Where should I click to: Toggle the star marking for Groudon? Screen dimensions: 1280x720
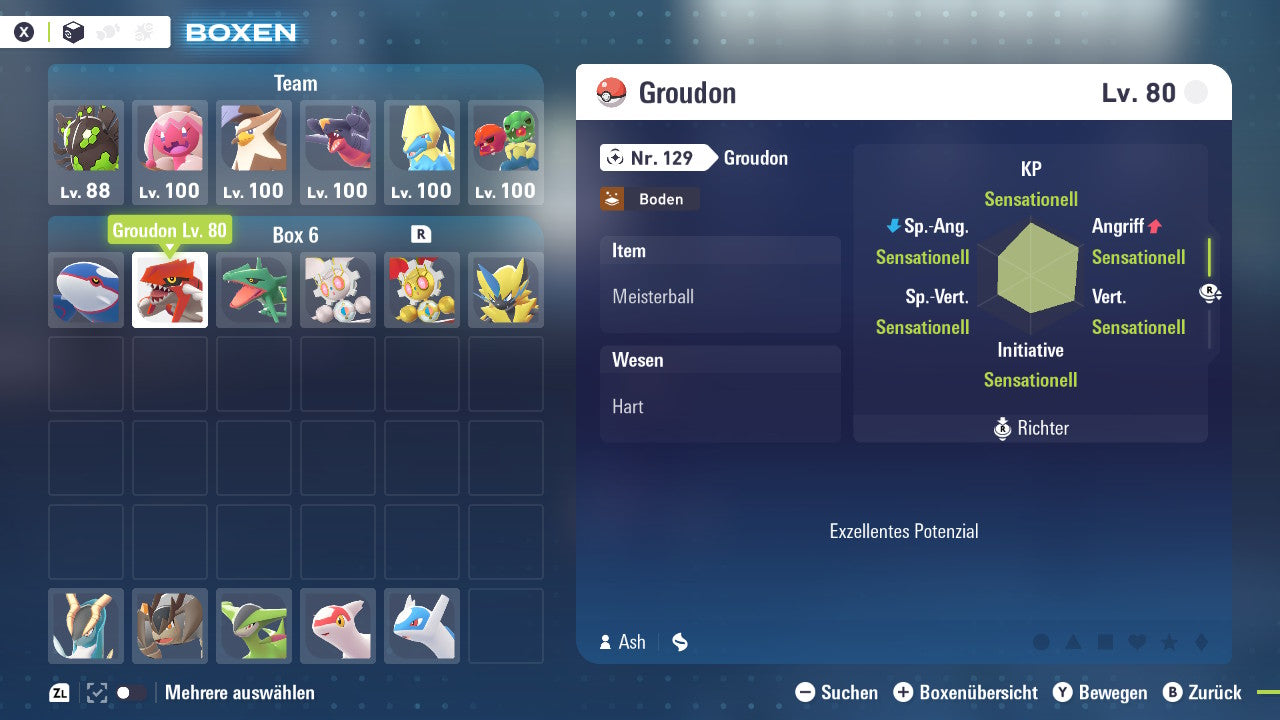click(x=1170, y=642)
